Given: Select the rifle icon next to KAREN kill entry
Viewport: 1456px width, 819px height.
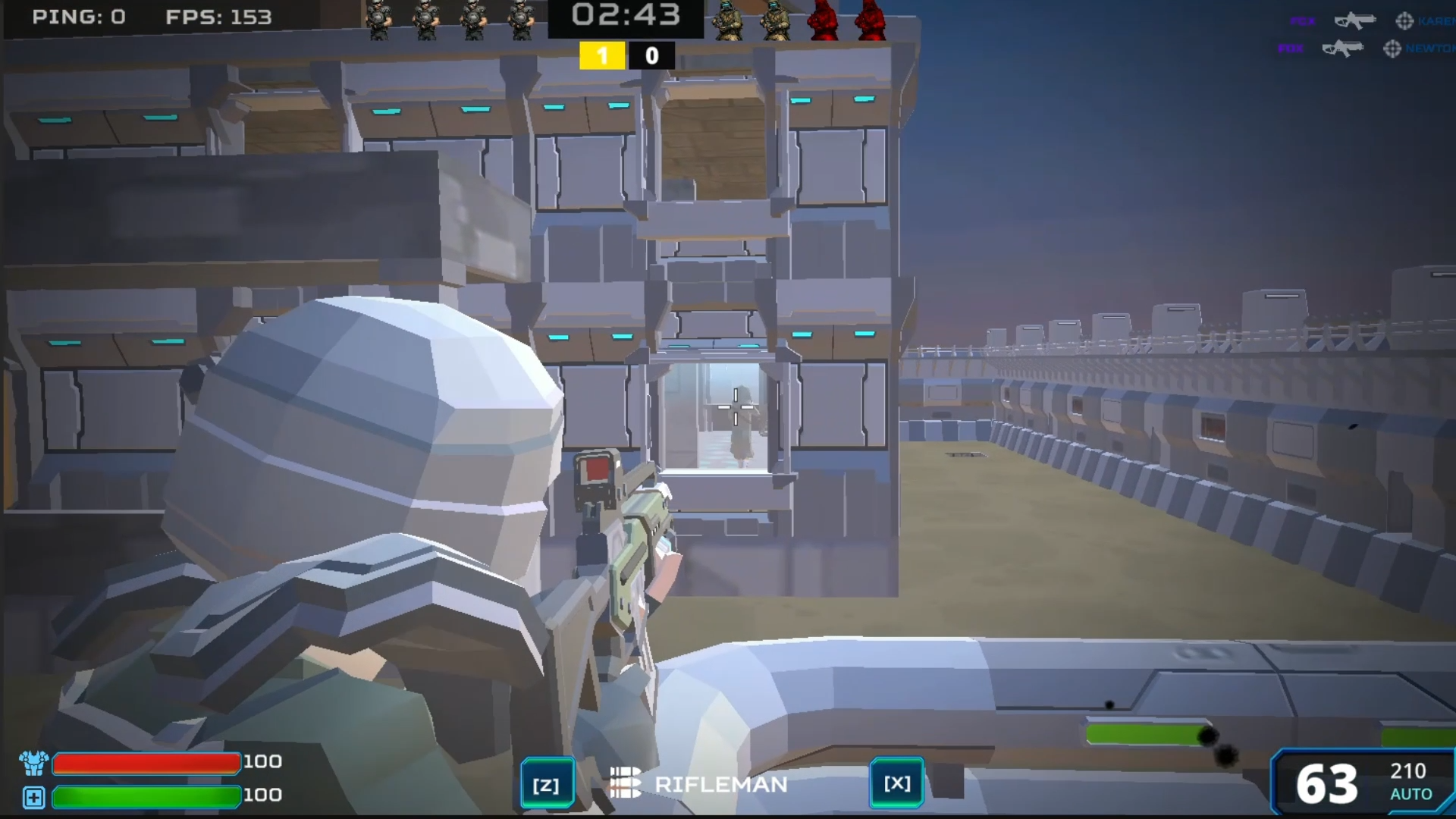Looking at the screenshot, I should [x=1357, y=20].
